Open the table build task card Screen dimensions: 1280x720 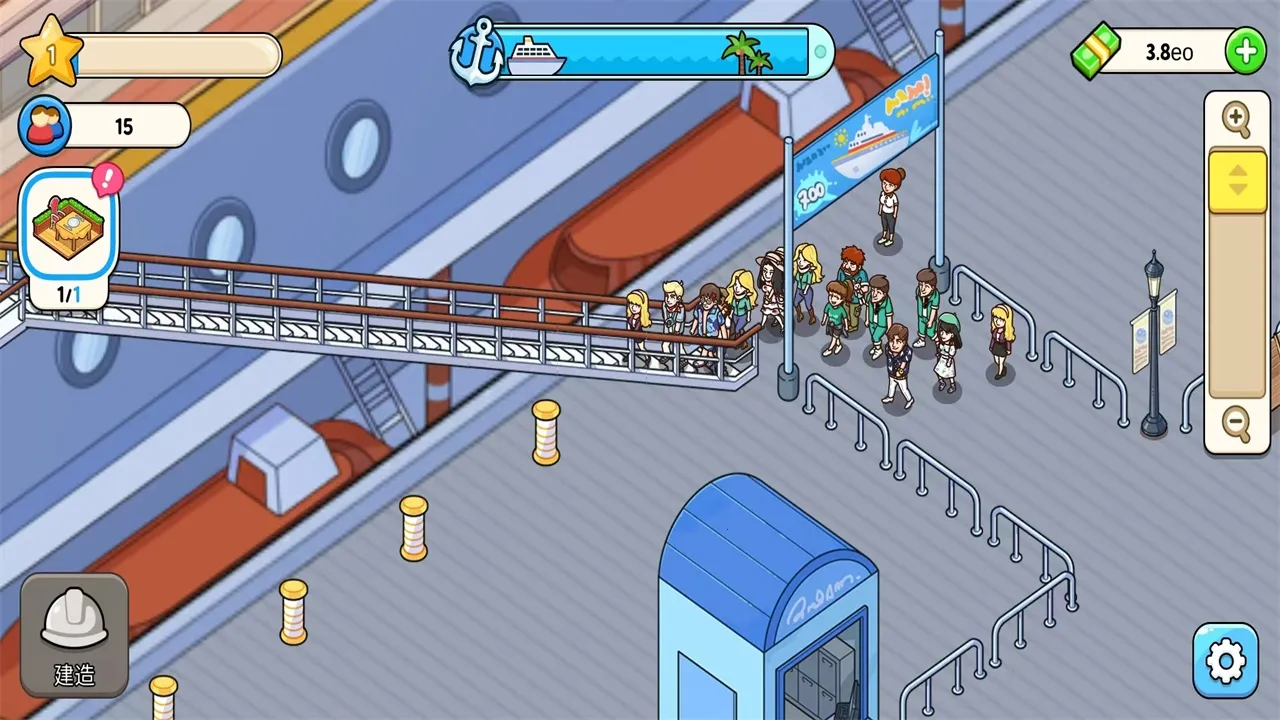(x=70, y=225)
